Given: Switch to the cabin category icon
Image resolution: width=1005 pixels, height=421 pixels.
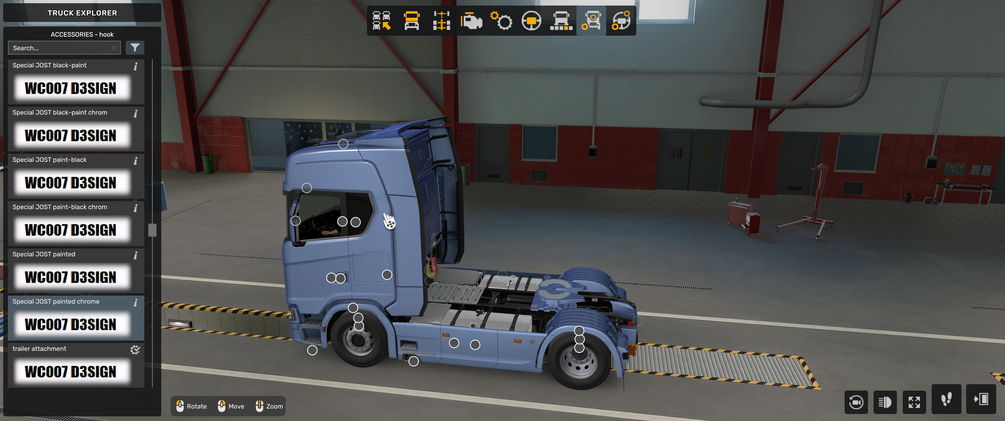Looking at the screenshot, I should click(412, 21).
